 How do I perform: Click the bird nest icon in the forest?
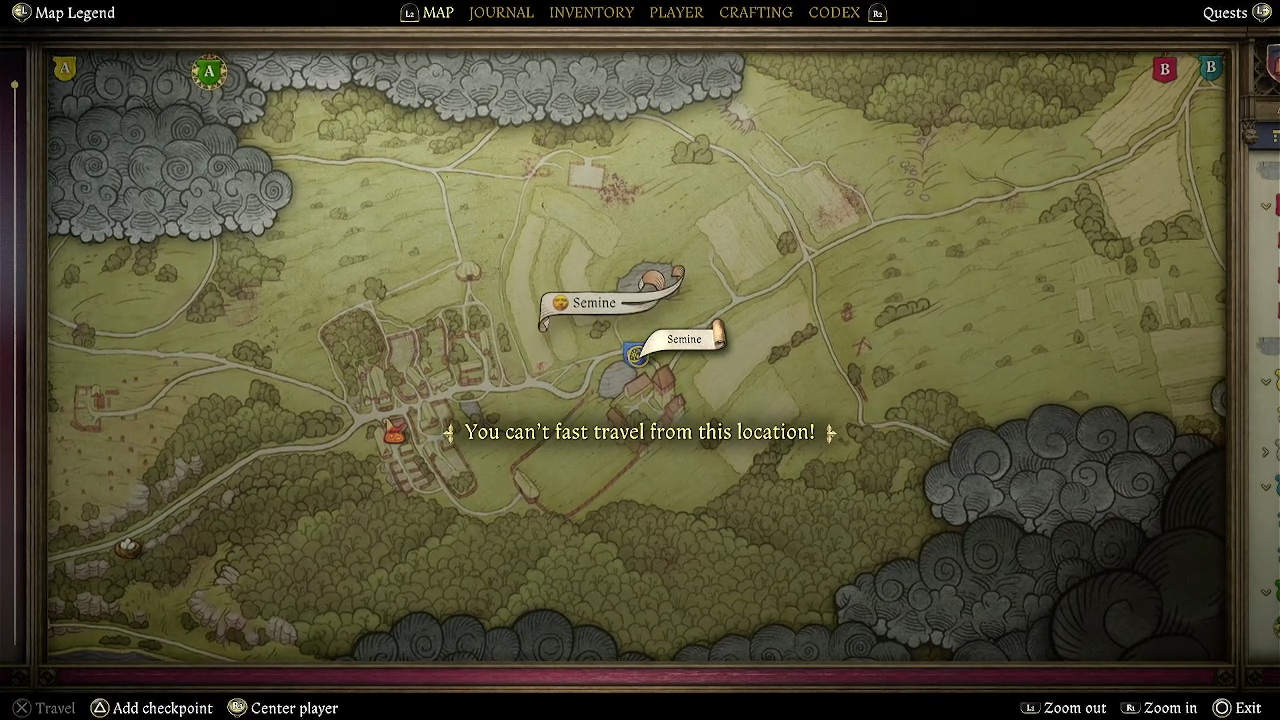pyautogui.click(x=128, y=548)
